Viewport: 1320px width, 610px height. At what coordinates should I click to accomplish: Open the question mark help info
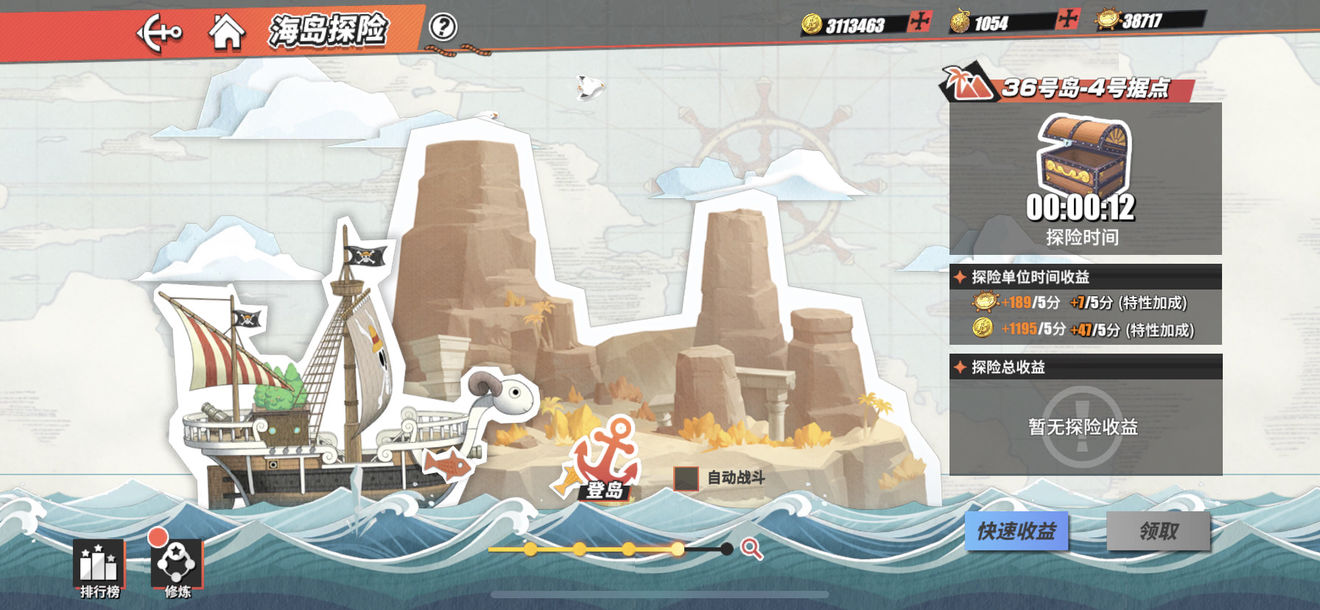click(443, 27)
